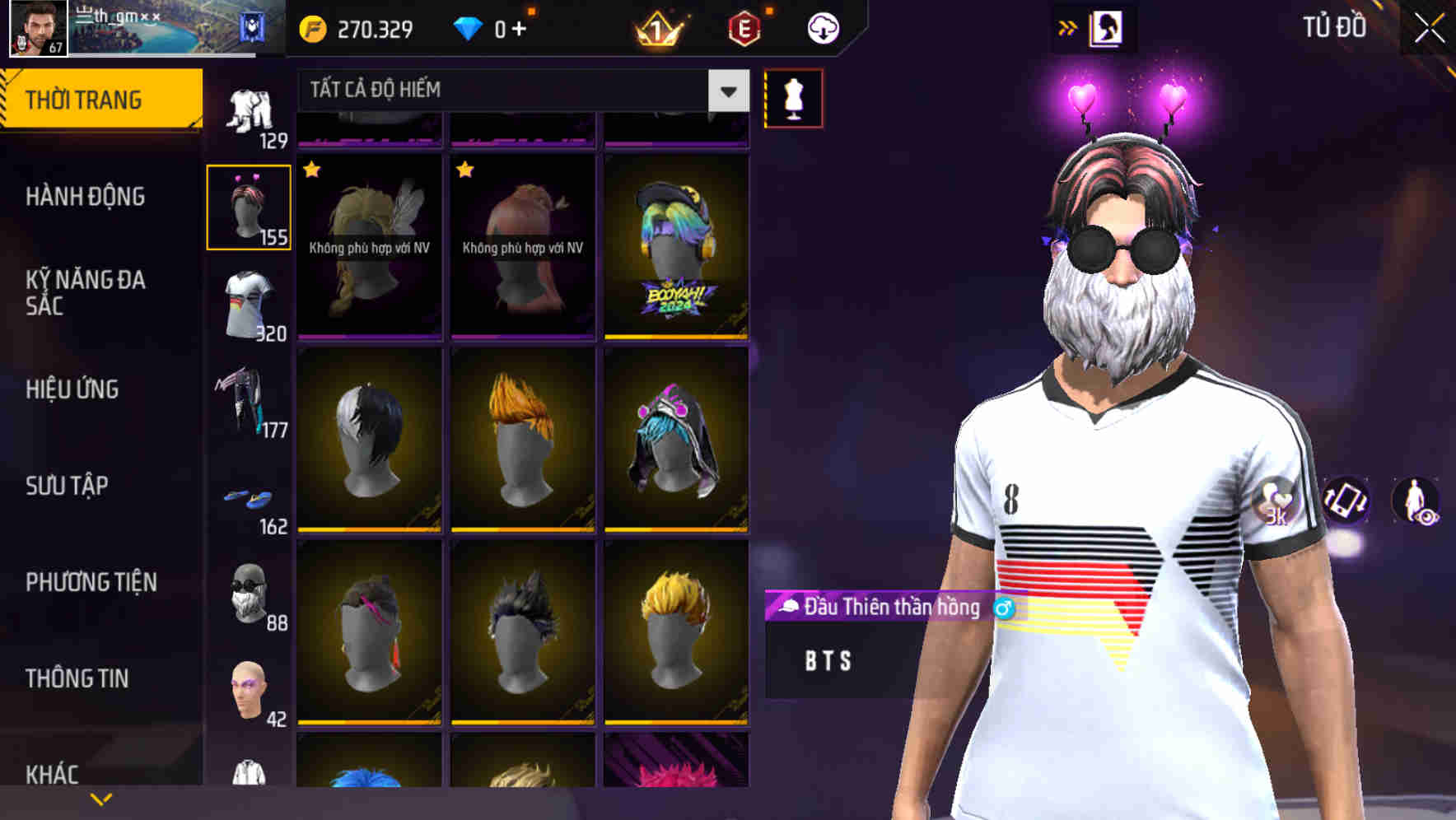Screen dimensions: 1456x820
Task: Toggle the mannequin try-on preview
Action: [x=794, y=97]
